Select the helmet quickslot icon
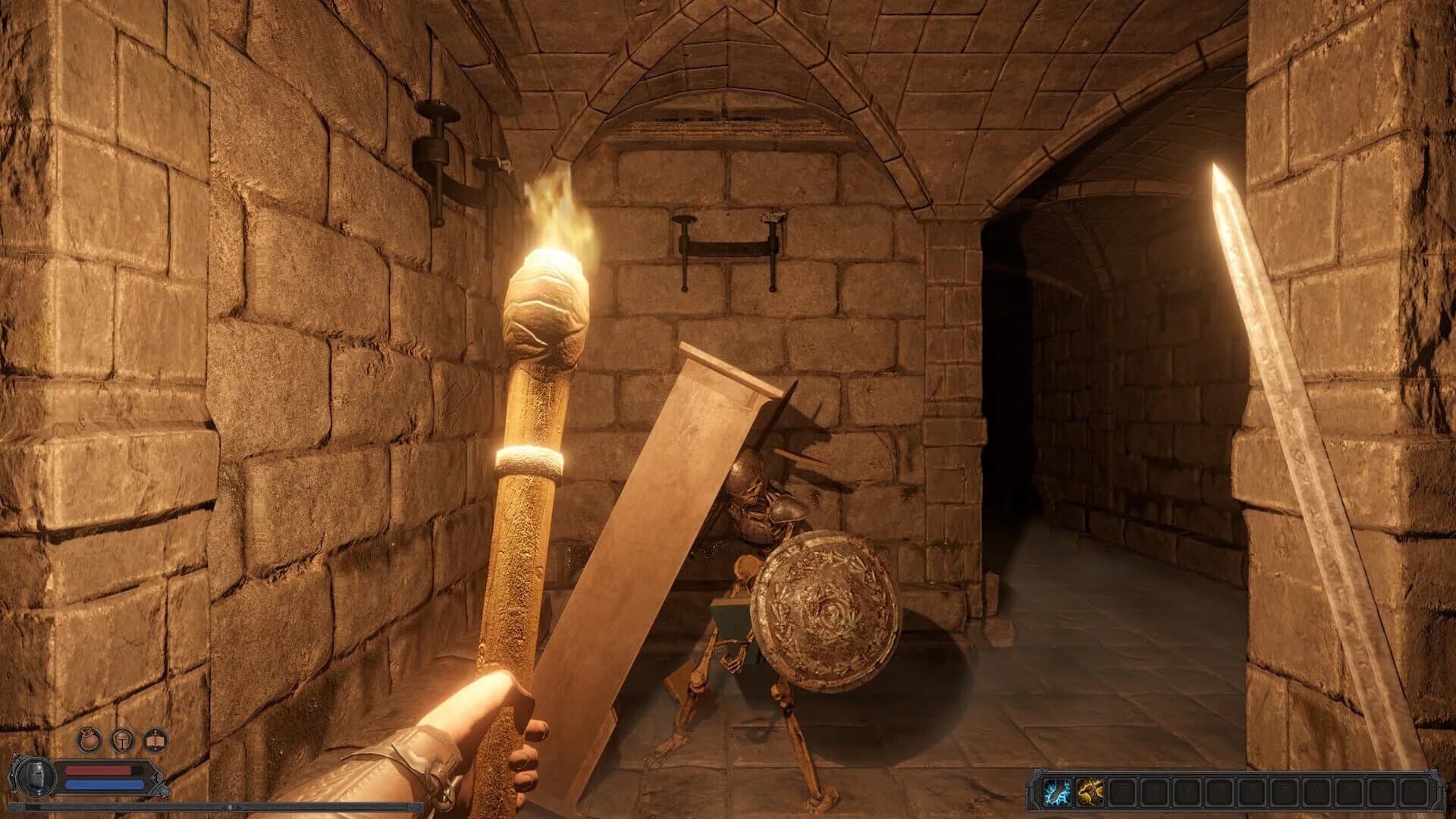The image size is (1456, 819). tap(123, 740)
